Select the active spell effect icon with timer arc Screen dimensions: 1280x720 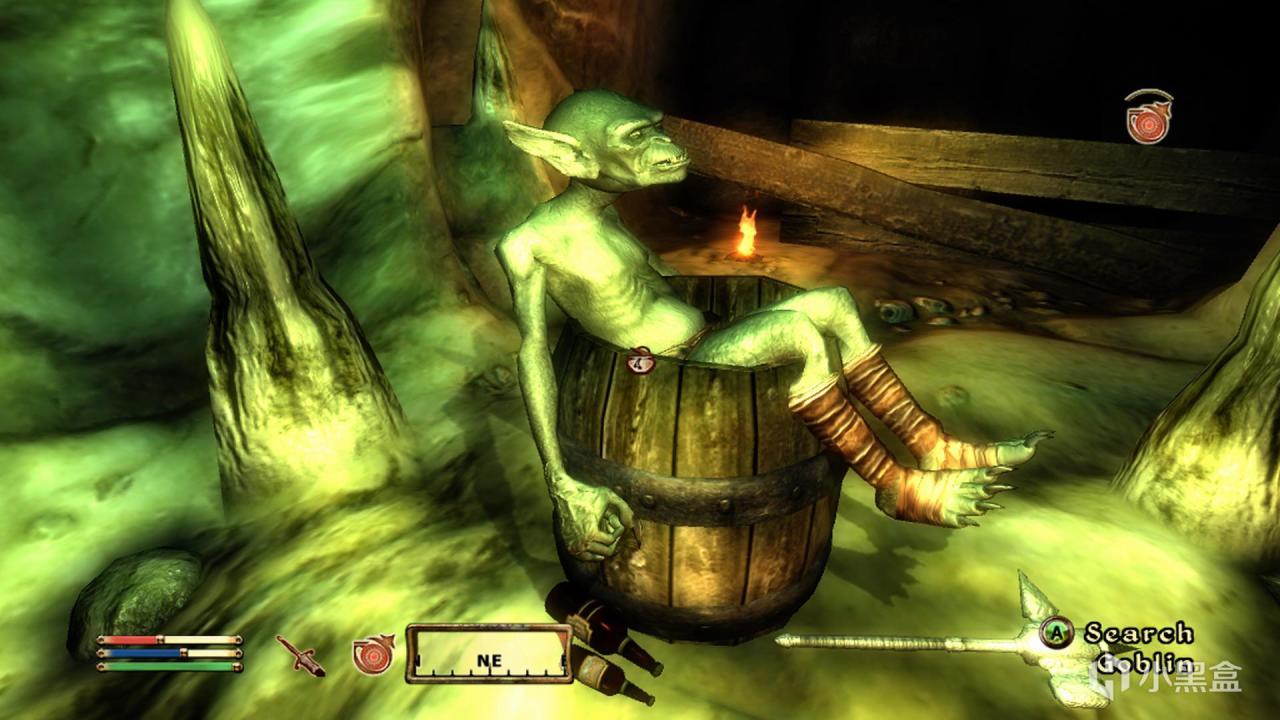coord(1147,118)
